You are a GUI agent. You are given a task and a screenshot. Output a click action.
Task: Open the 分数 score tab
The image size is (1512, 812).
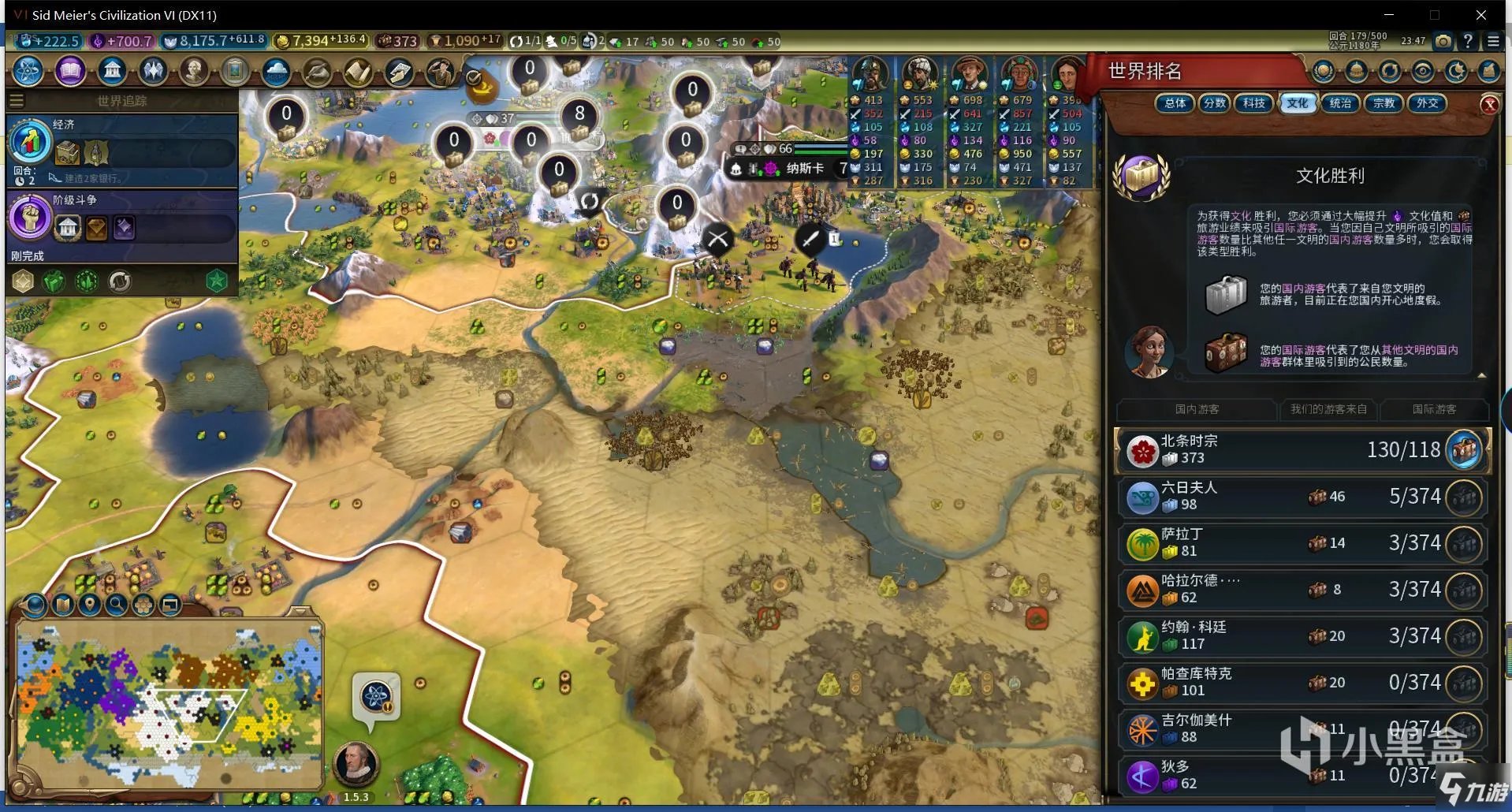(1215, 103)
